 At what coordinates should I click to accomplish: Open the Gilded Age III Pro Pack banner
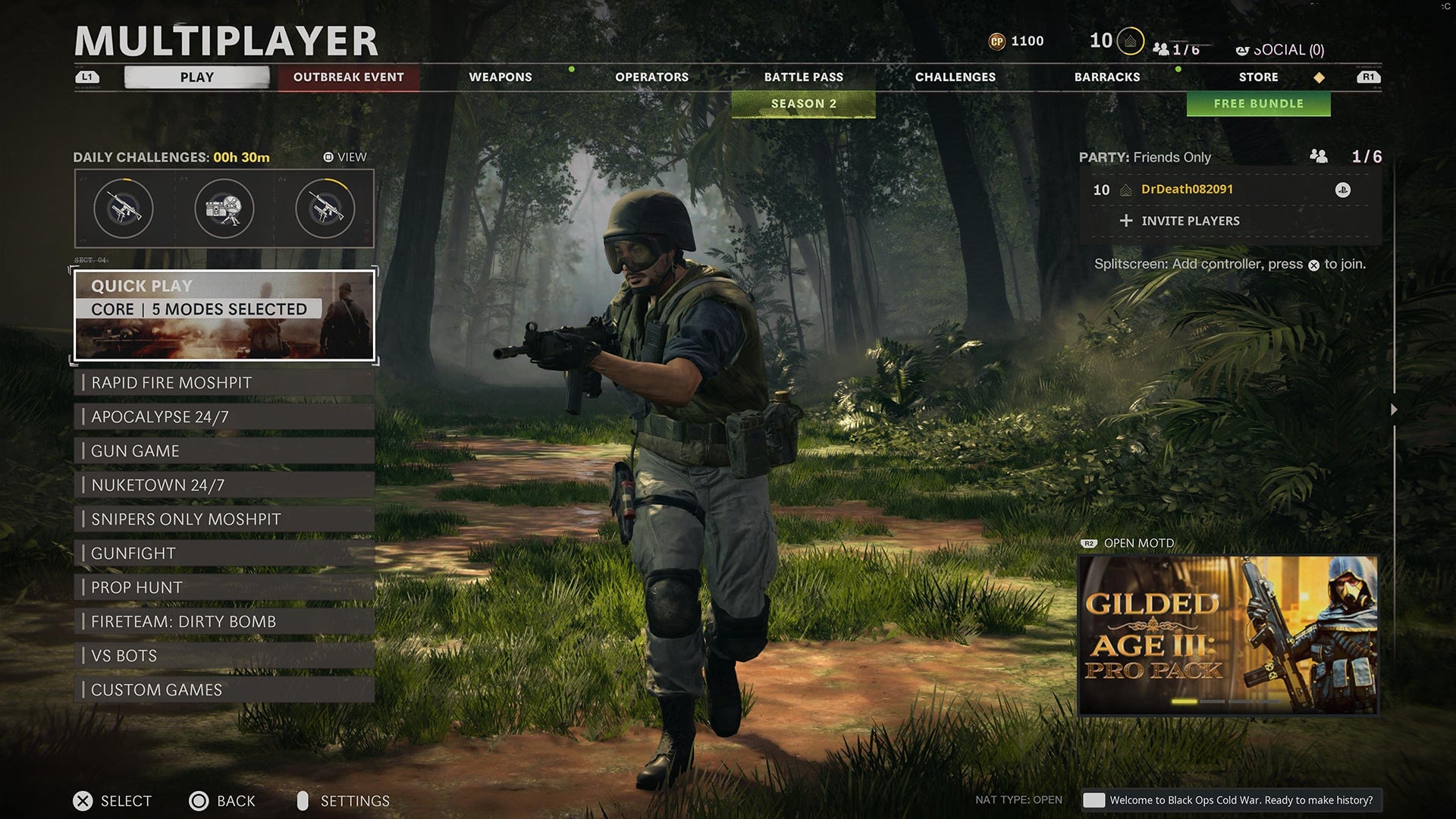point(1228,635)
